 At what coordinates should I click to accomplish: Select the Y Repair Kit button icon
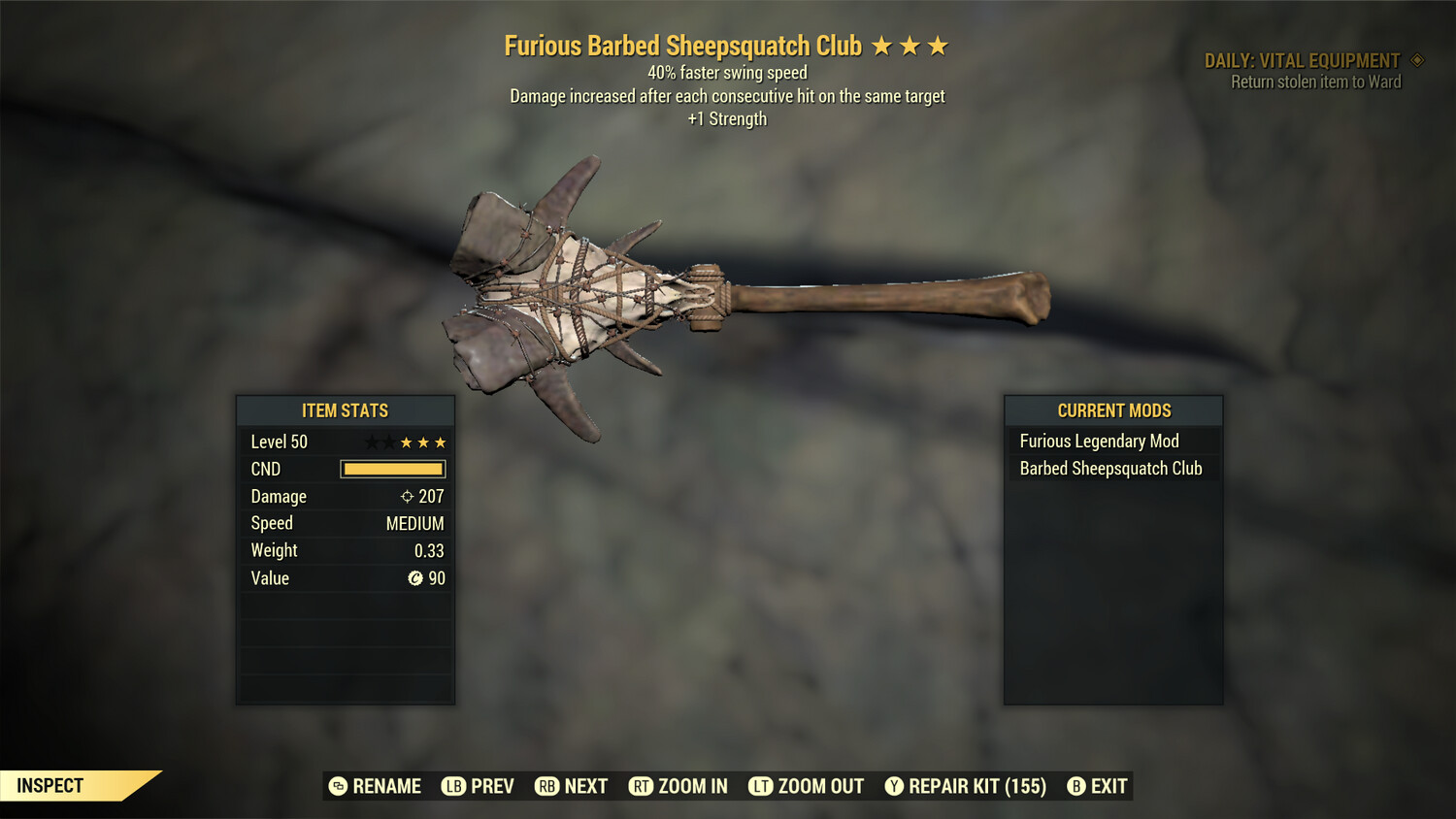pyautogui.click(x=894, y=786)
